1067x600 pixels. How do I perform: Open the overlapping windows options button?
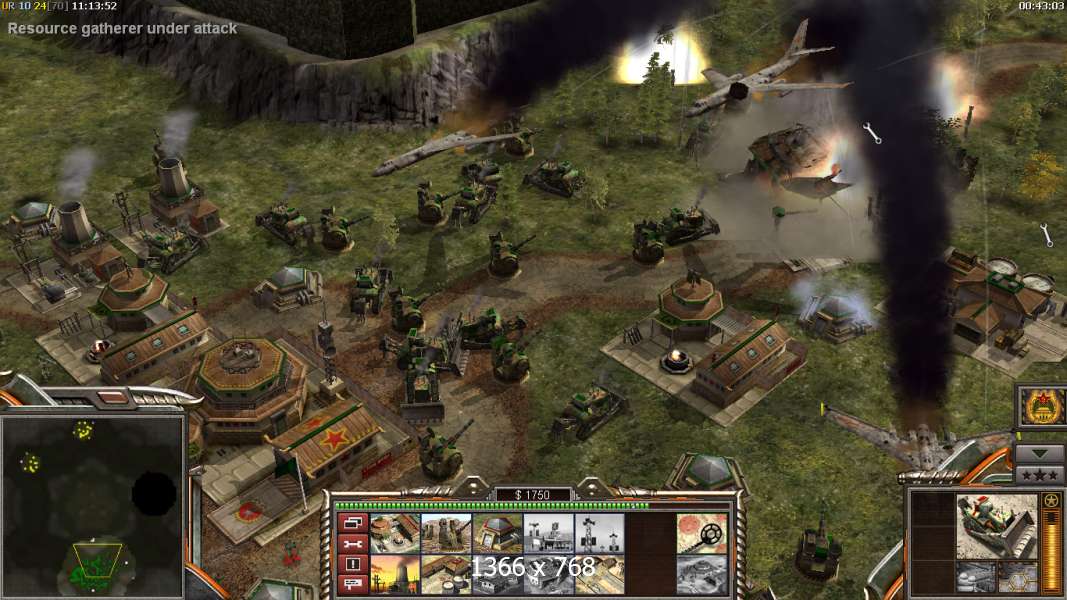[351, 521]
